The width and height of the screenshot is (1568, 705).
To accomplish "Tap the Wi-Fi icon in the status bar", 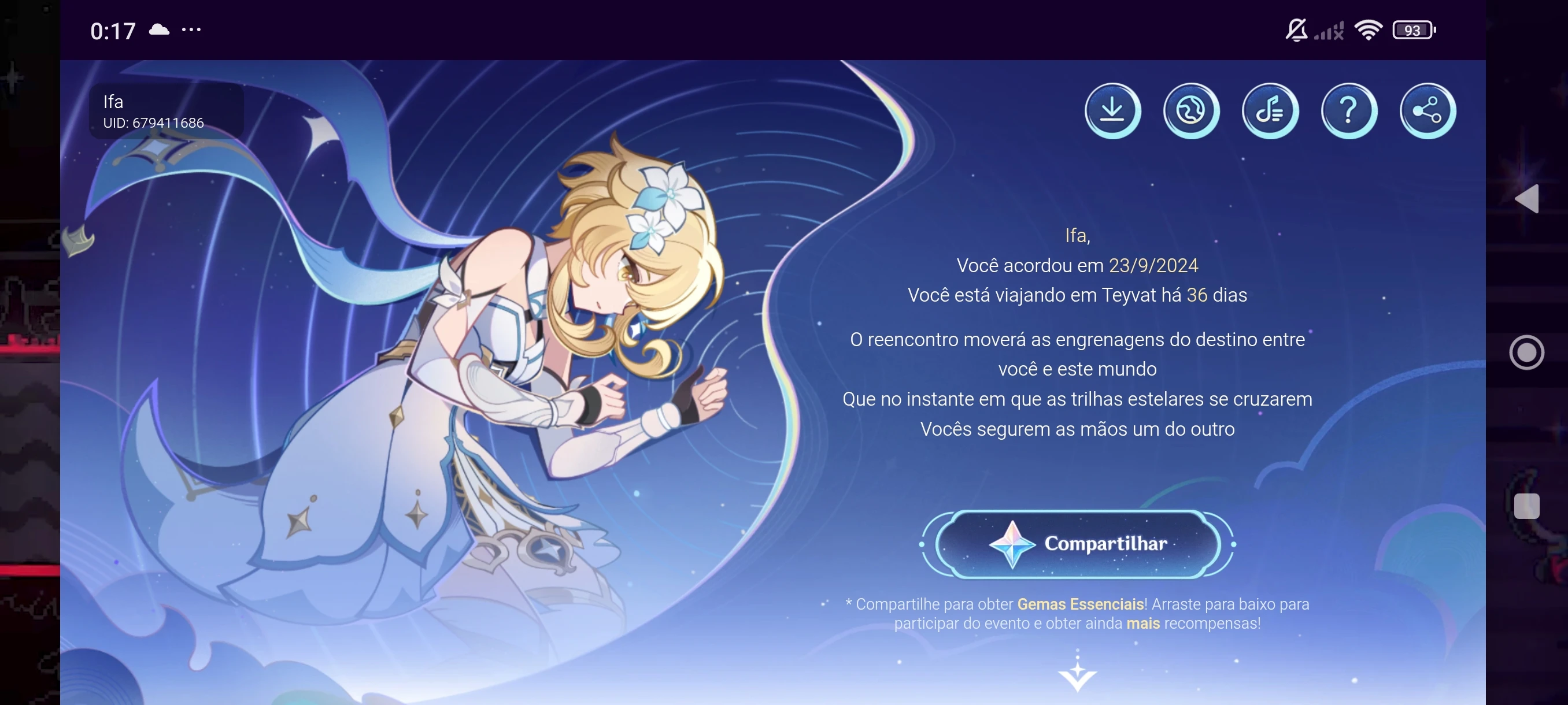I will (x=1369, y=30).
